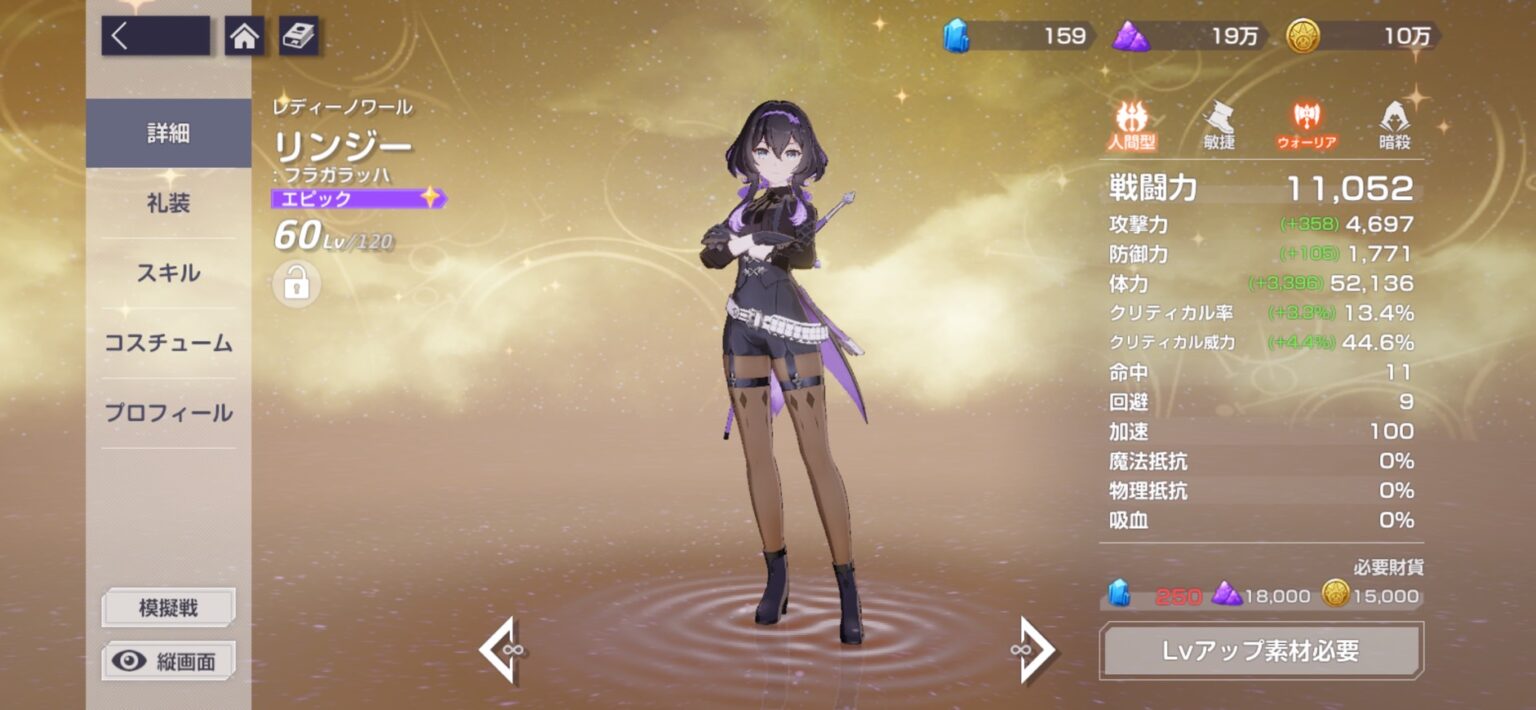Open the blue crystal currency counter
The image size is (1536, 710).
pyautogui.click(x=1018, y=37)
